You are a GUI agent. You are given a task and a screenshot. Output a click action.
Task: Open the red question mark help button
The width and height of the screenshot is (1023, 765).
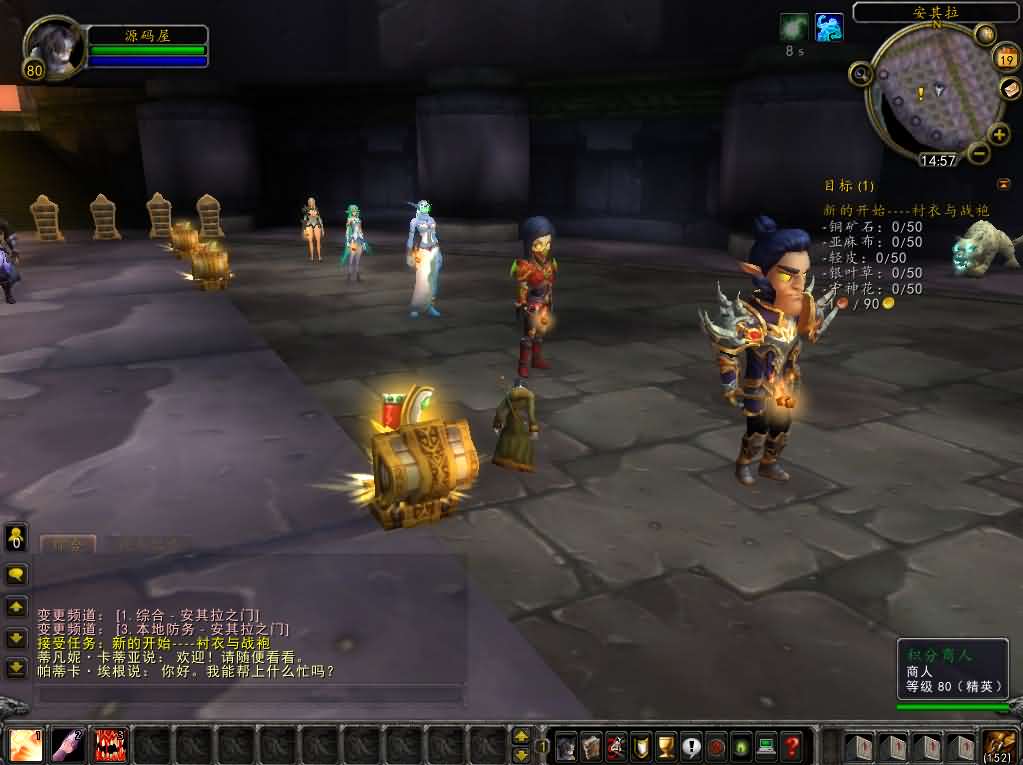[791, 746]
